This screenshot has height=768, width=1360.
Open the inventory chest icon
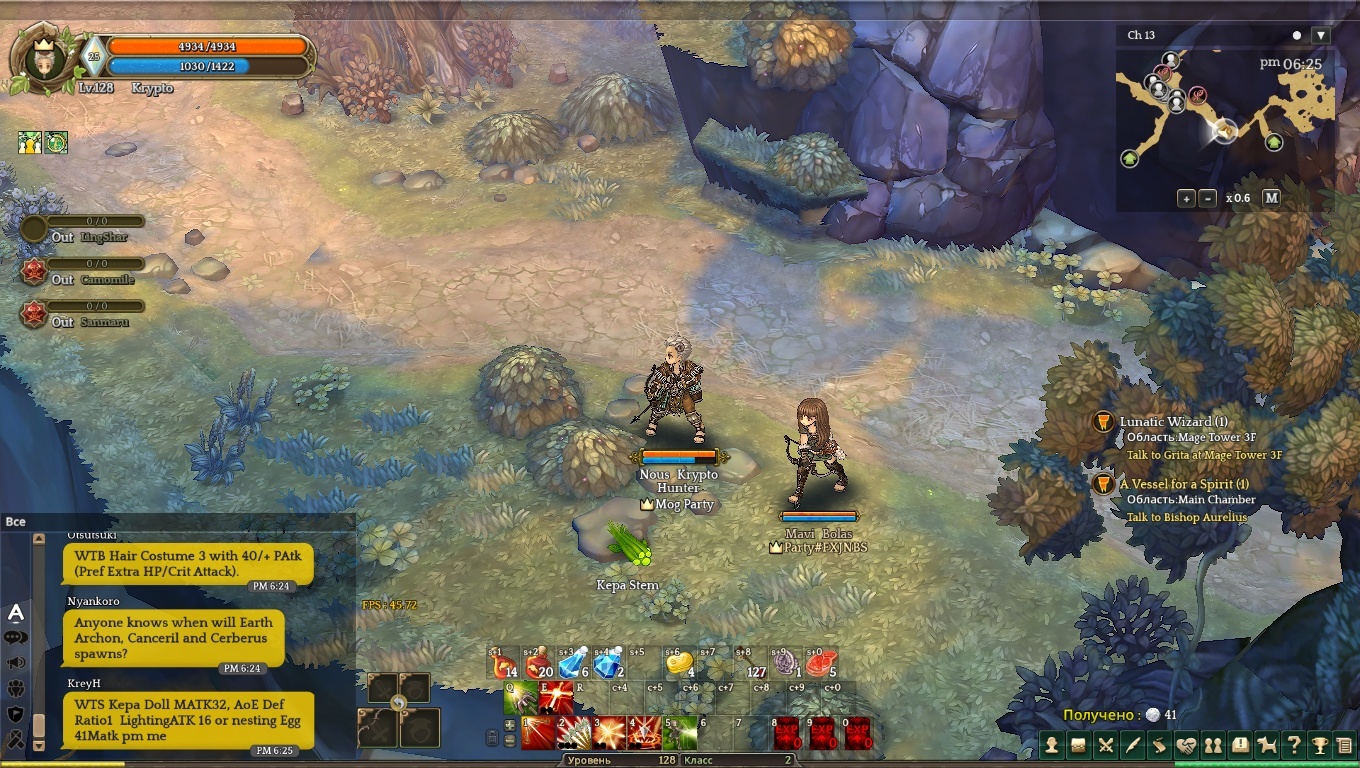[1079, 745]
